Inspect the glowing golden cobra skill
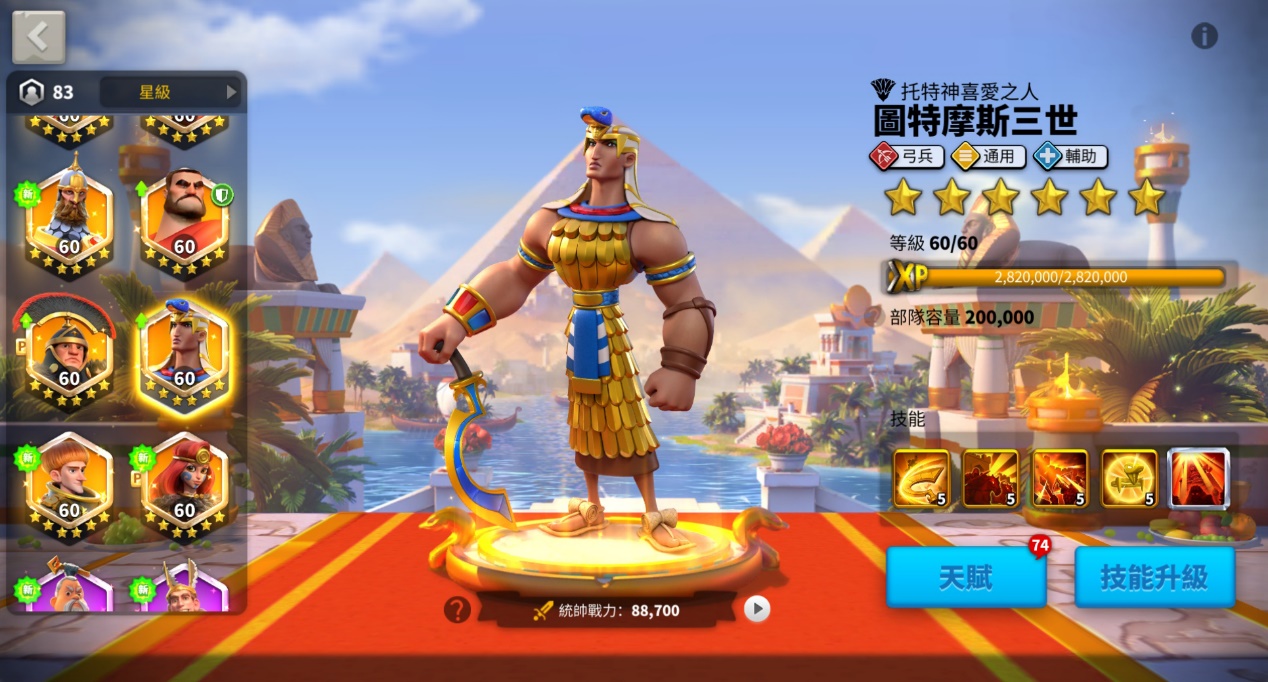Screen dimensions: 1268x682 tap(1129, 479)
